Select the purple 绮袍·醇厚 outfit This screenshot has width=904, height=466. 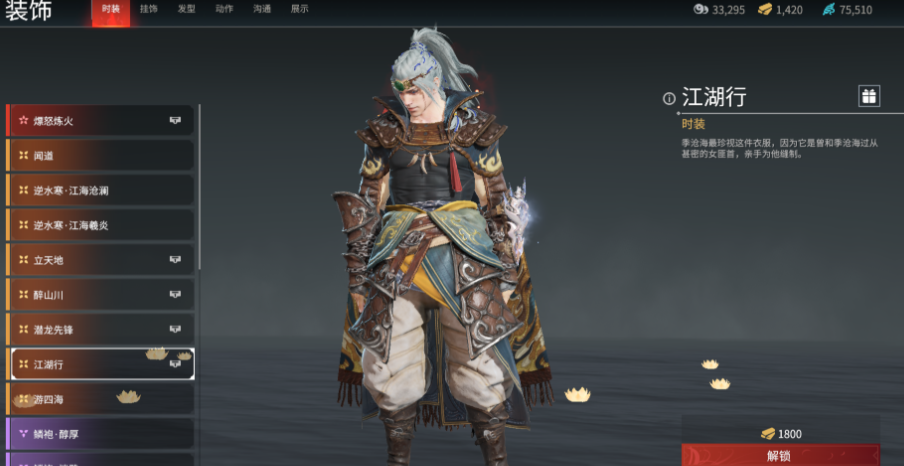[x=100, y=433]
